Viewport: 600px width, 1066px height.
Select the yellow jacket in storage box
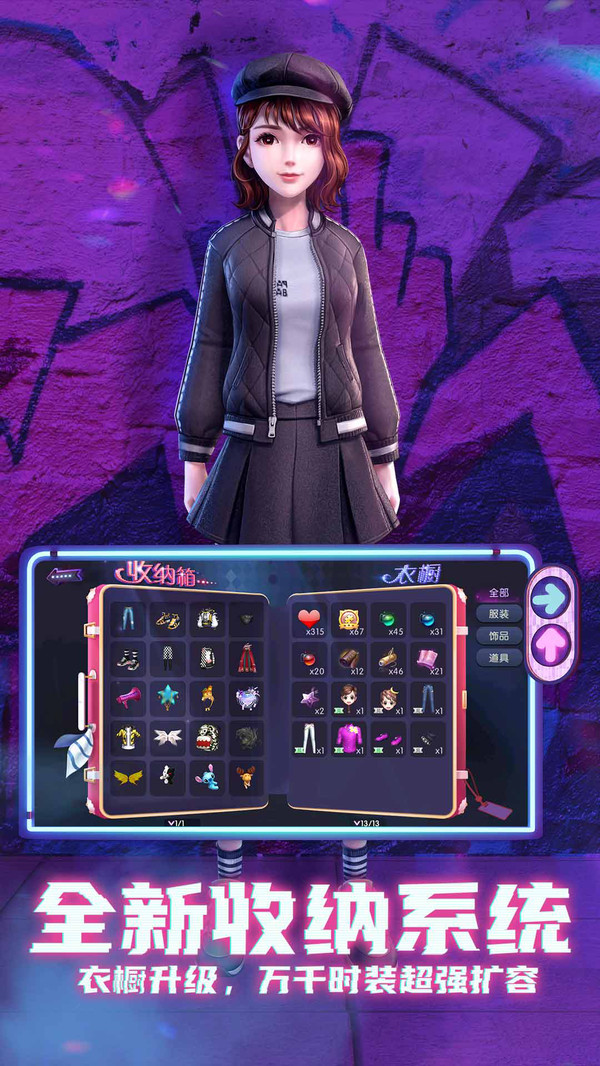click(128, 736)
